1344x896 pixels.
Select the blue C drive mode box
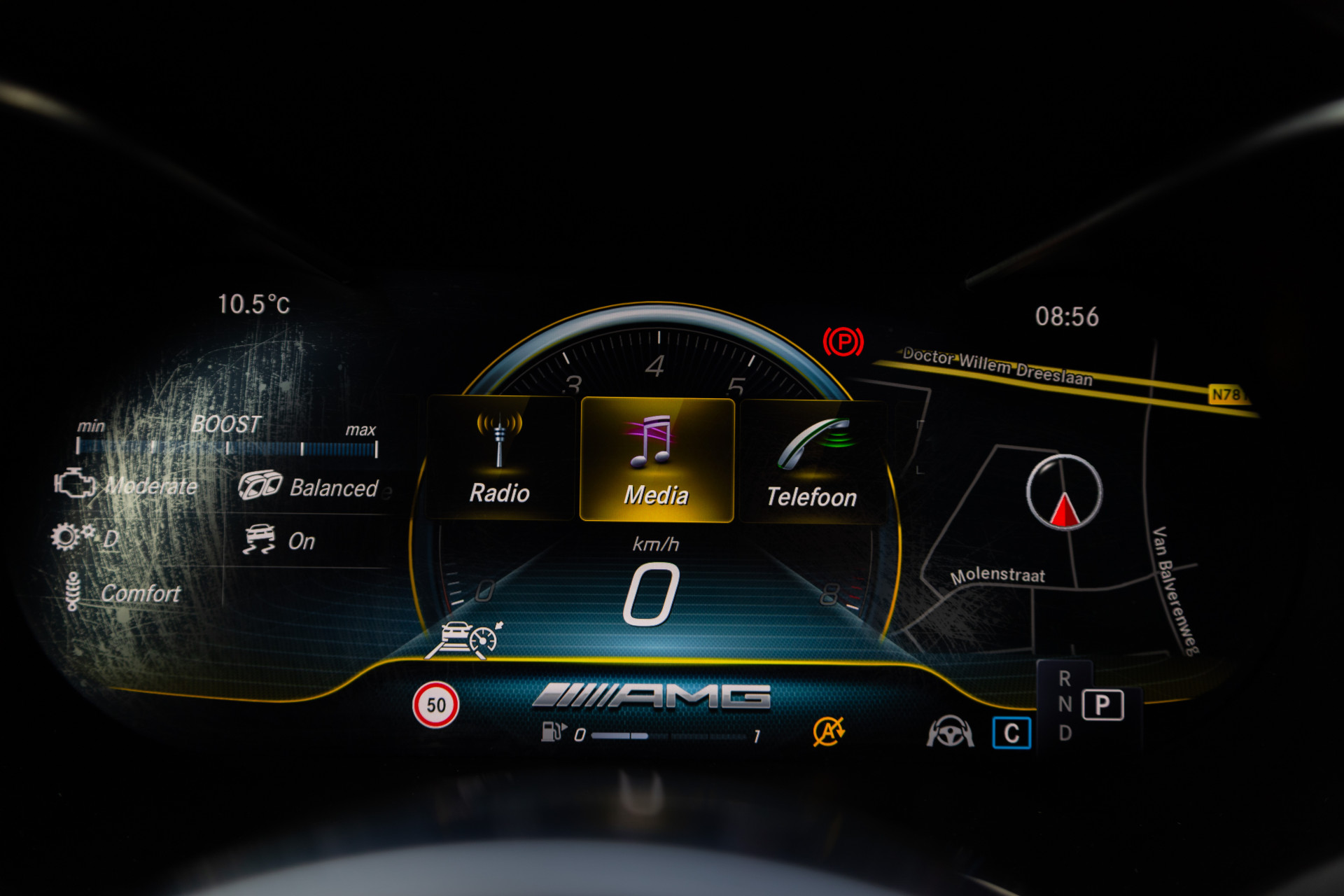coord(1011,733)
